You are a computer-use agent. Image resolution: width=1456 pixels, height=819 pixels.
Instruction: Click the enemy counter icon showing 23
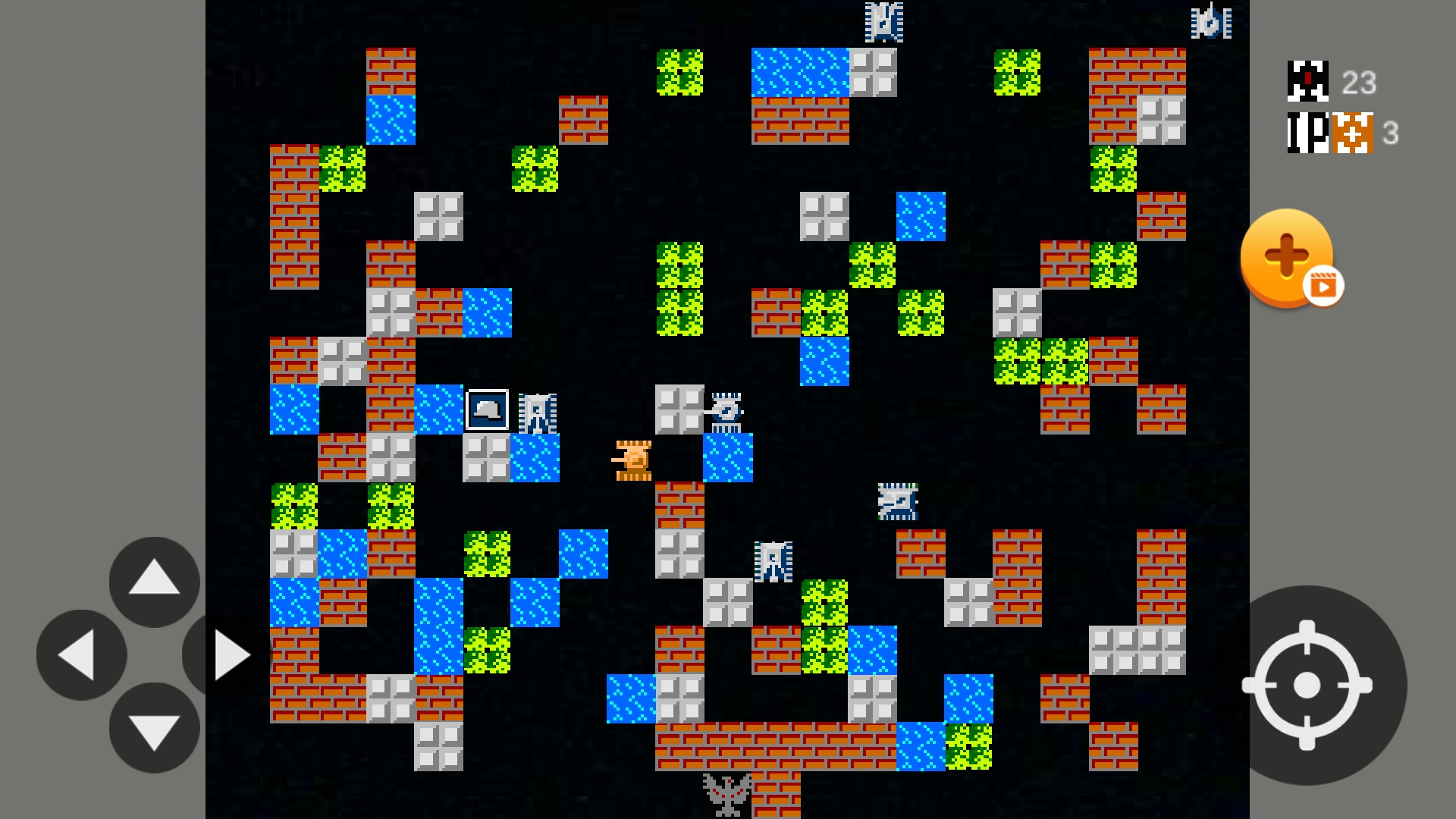tap(1307, 80)
